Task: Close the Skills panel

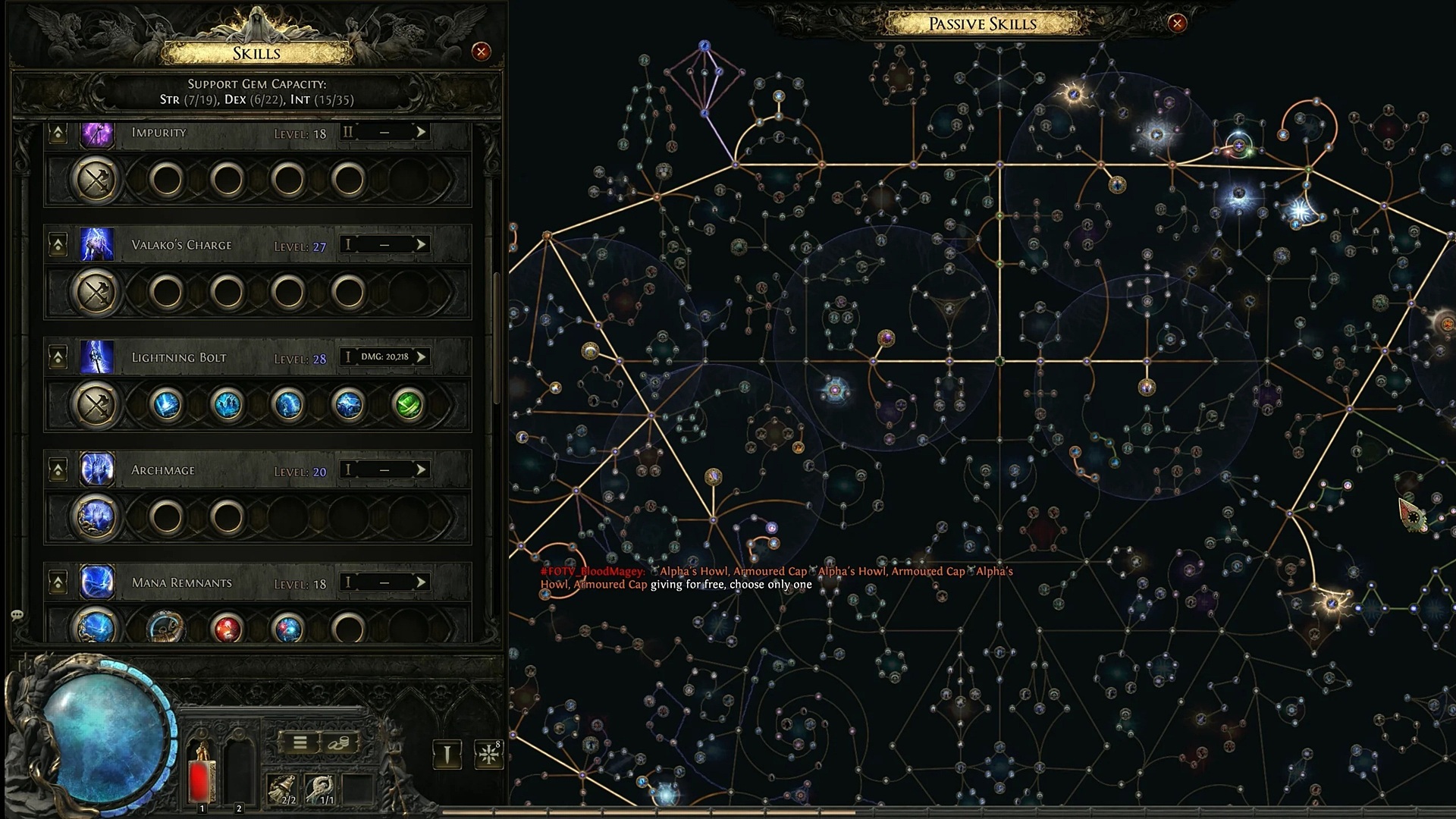Action: 481,52
